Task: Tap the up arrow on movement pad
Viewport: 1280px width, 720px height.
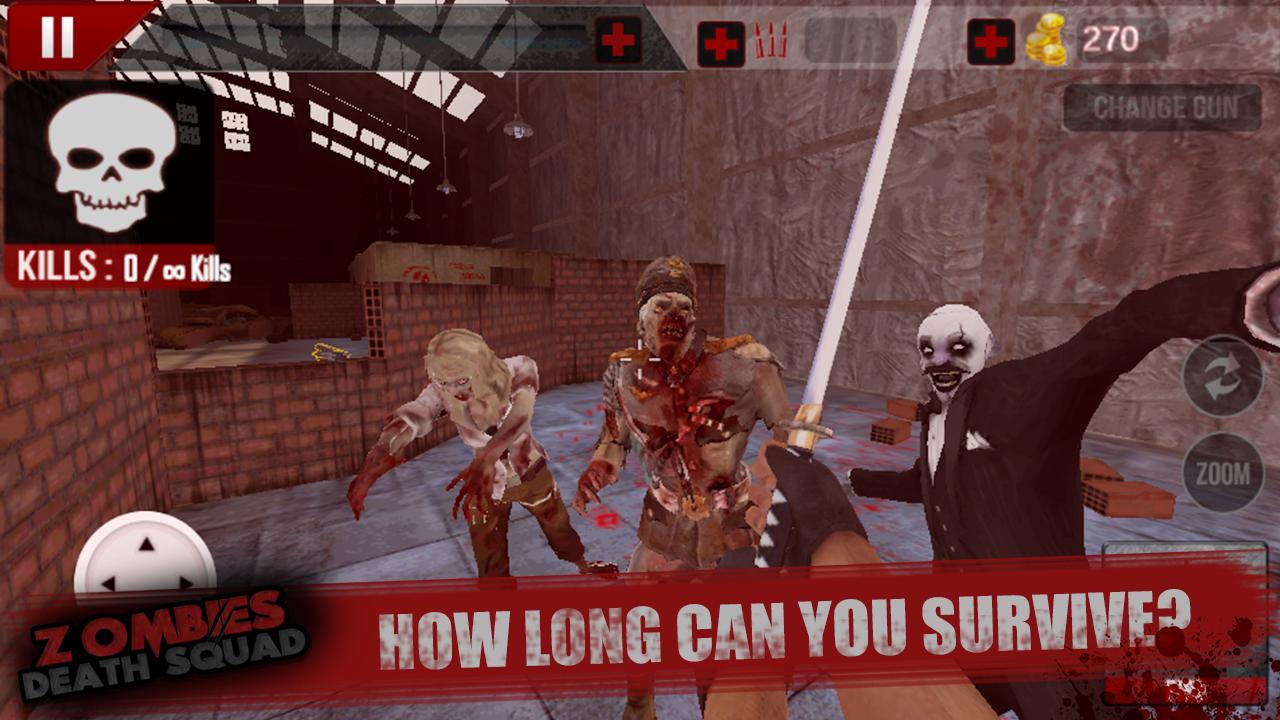Action: coord(145,544)
